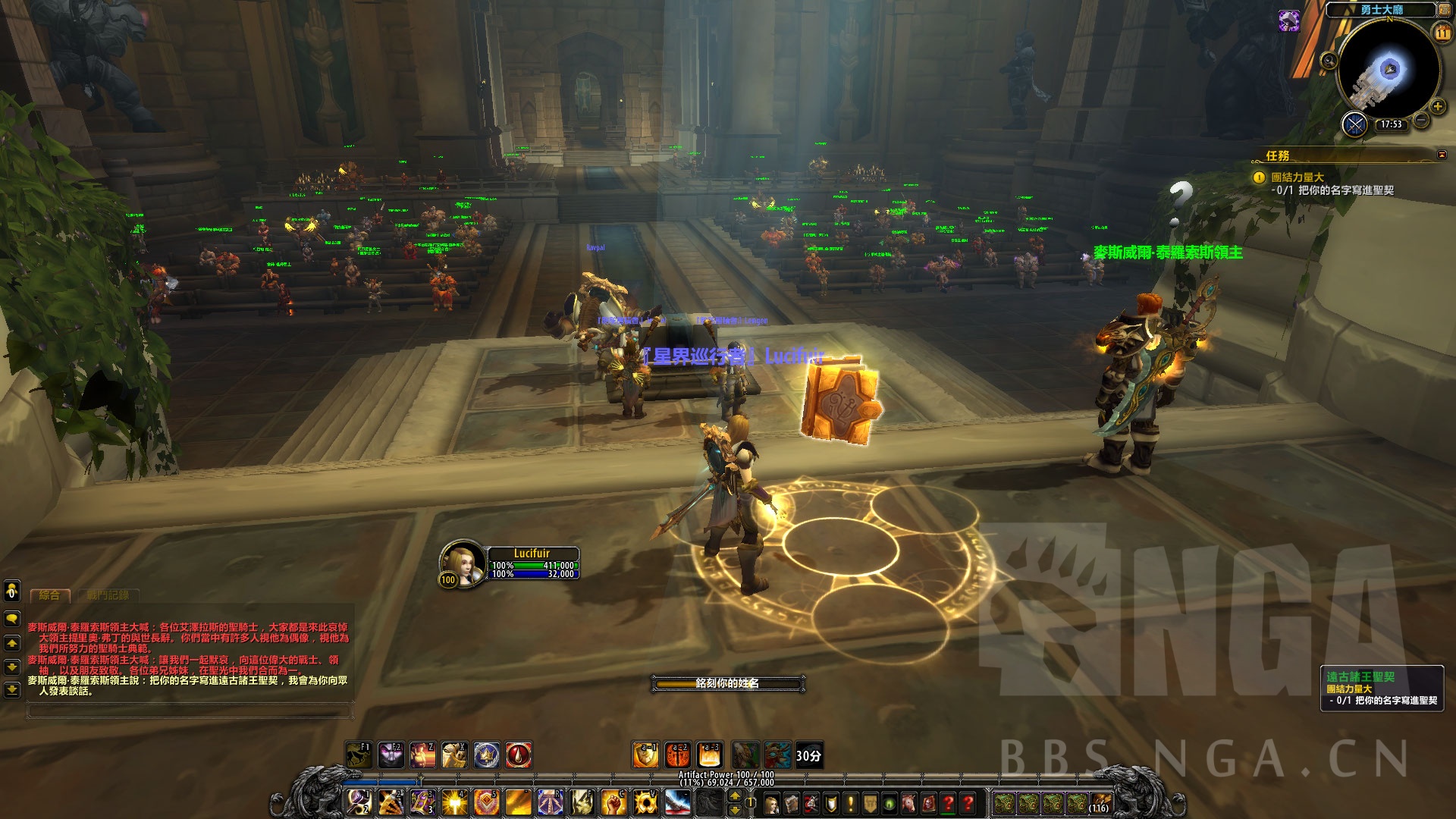Screen dimensions: 1456x819
Task: Open the calendar showing day 11
Action: (1442, 33)
